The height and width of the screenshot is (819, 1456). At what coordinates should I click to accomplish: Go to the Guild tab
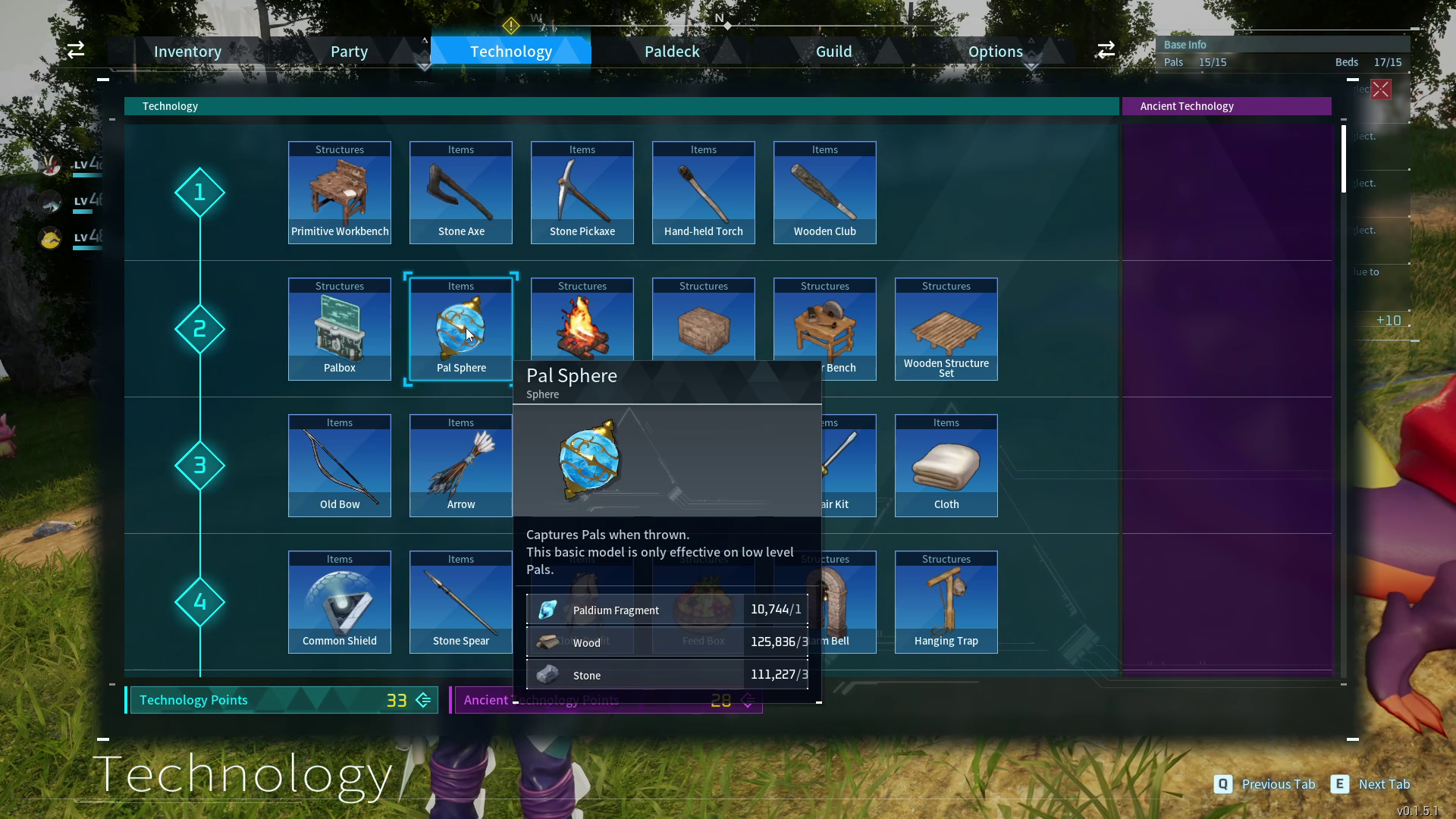tap(833, 52)
